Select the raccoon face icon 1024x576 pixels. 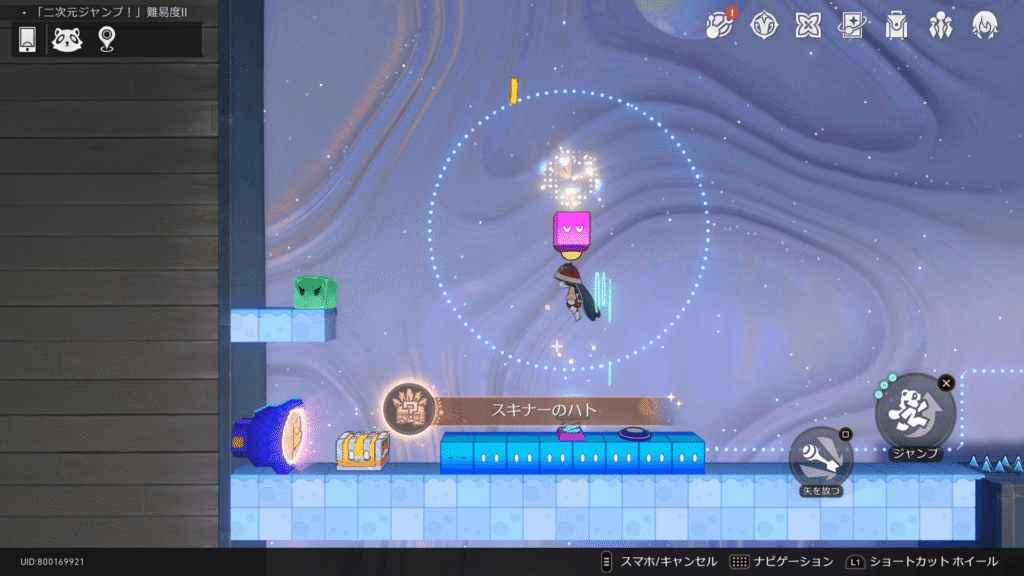[x=67, y=39]
